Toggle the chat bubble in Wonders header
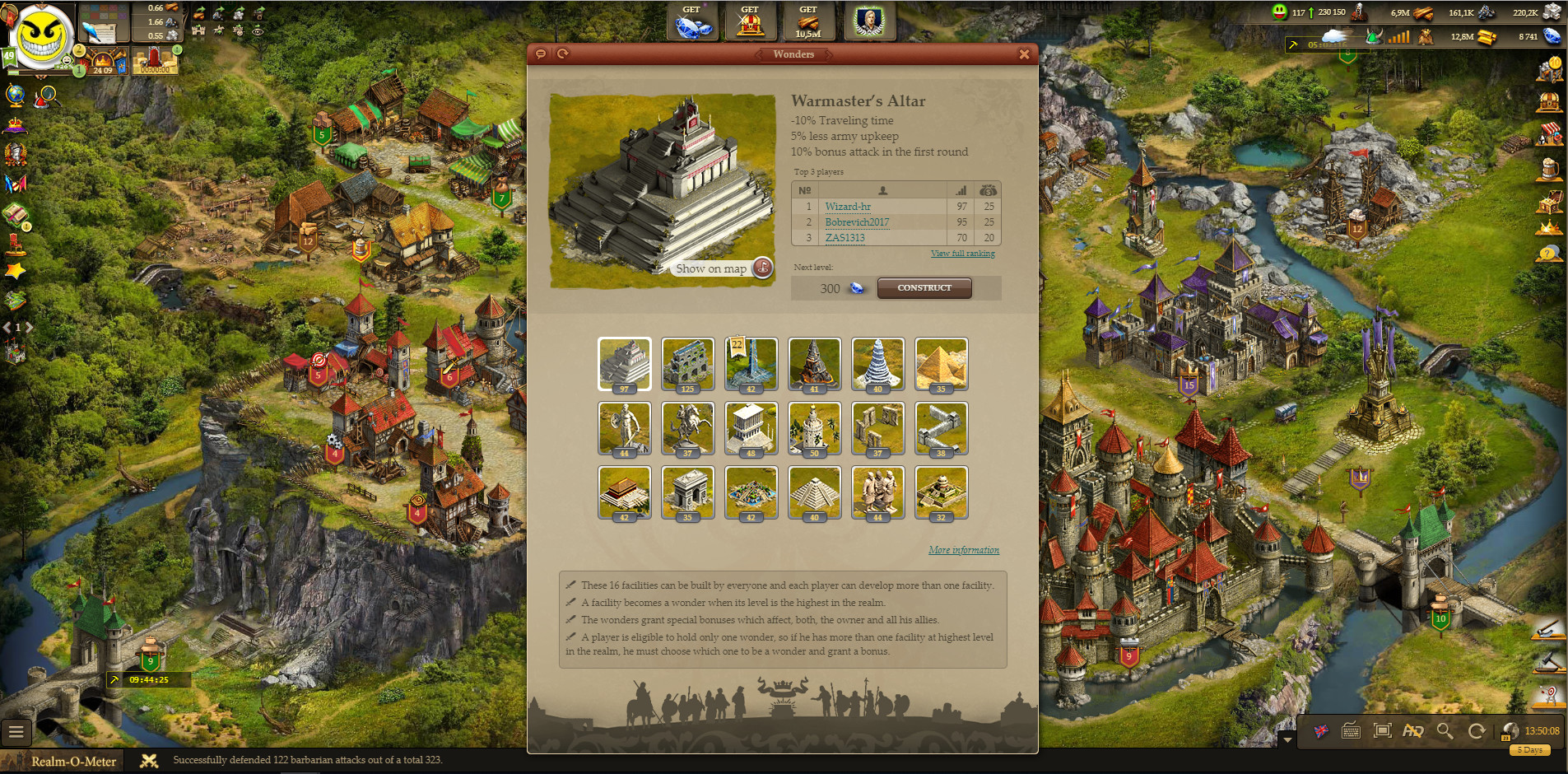The width and height of the screenshot is (1568, 774). [x=540, y=54]
